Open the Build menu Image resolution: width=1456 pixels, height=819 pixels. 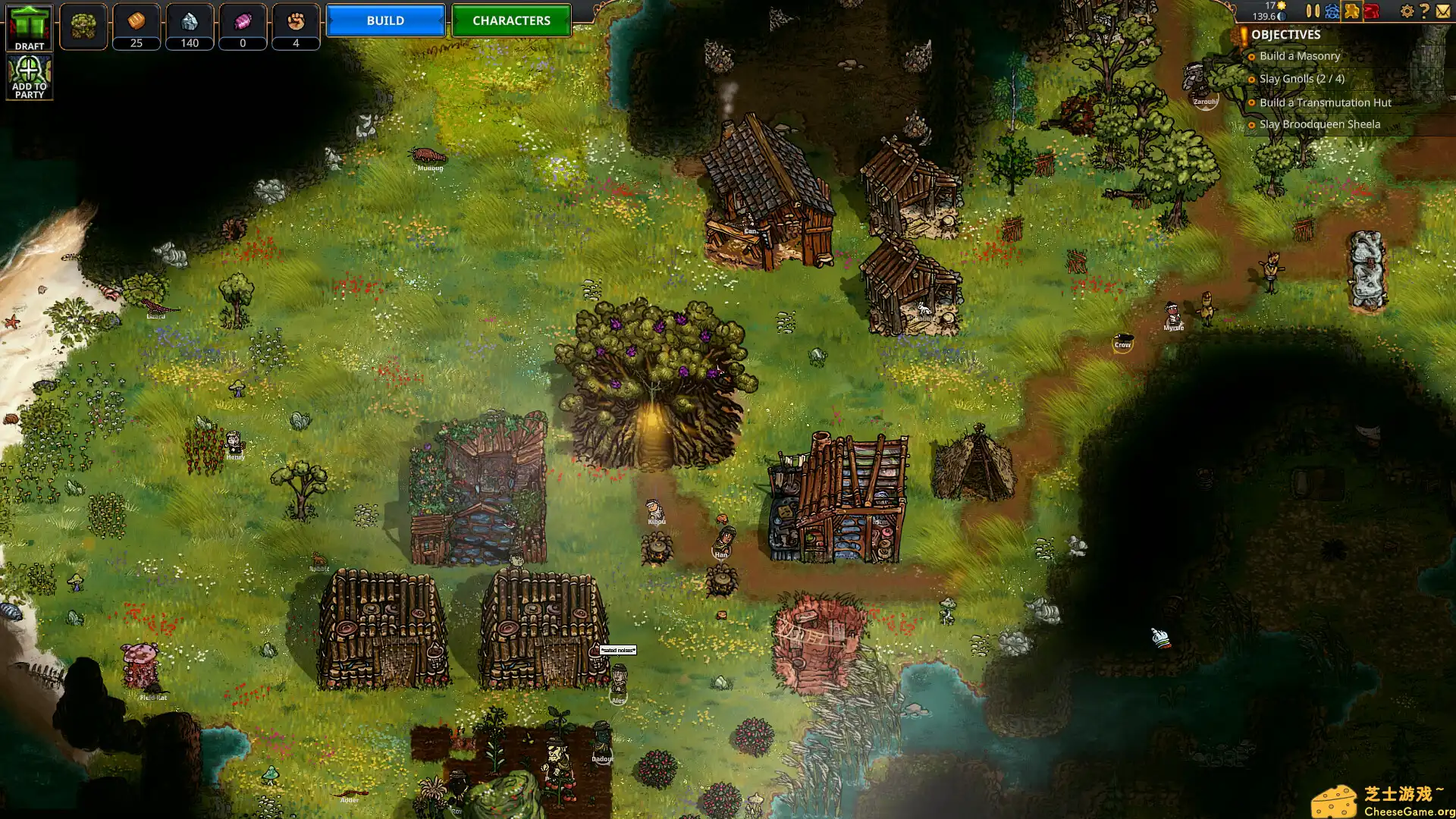385,20
